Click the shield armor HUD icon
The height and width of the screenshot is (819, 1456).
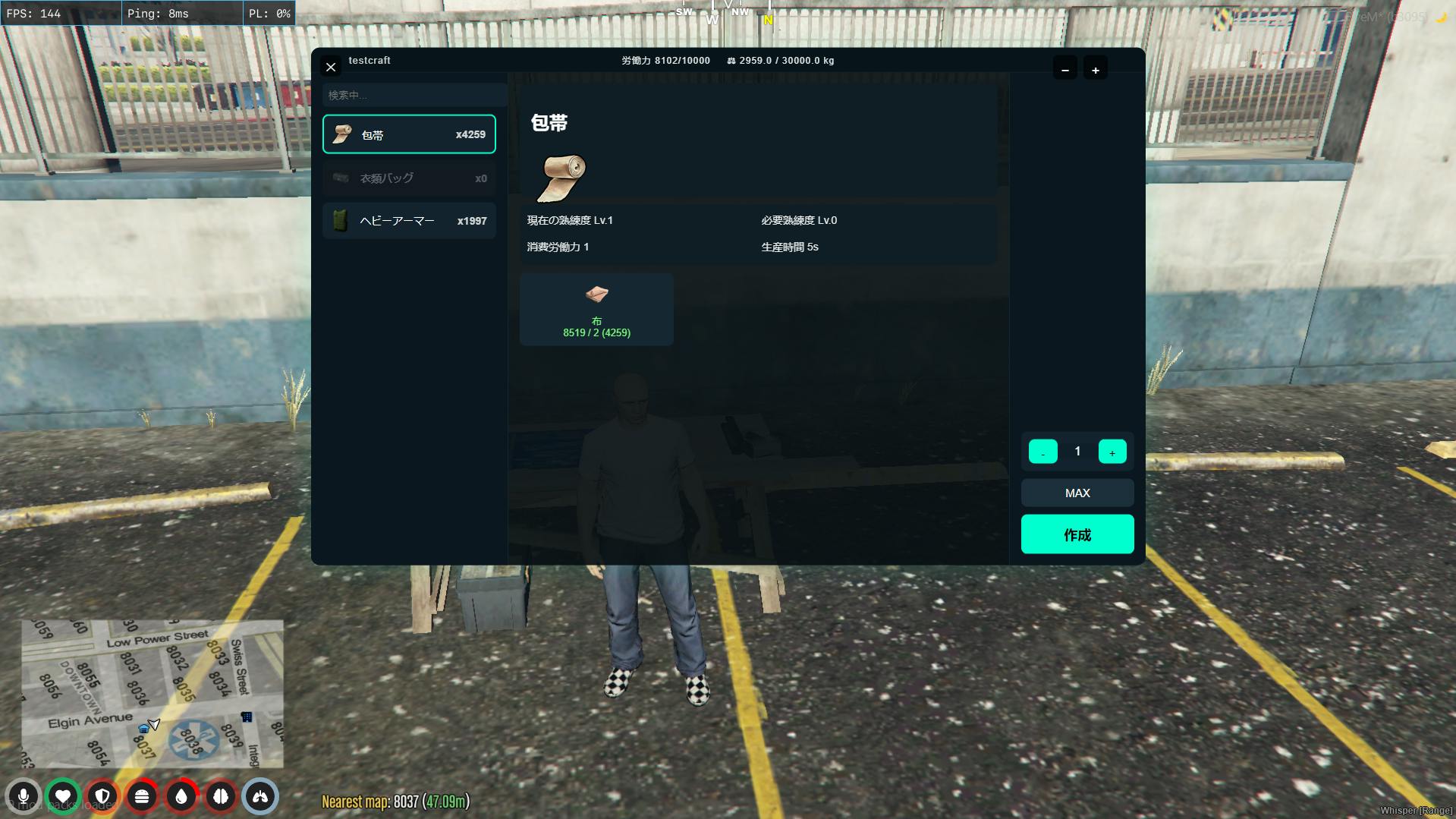(102, 796)
